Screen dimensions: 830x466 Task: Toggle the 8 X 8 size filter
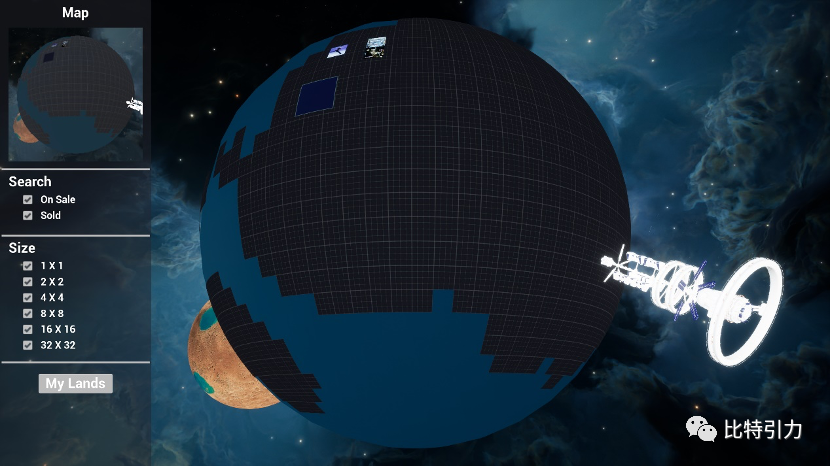point(28,313)
